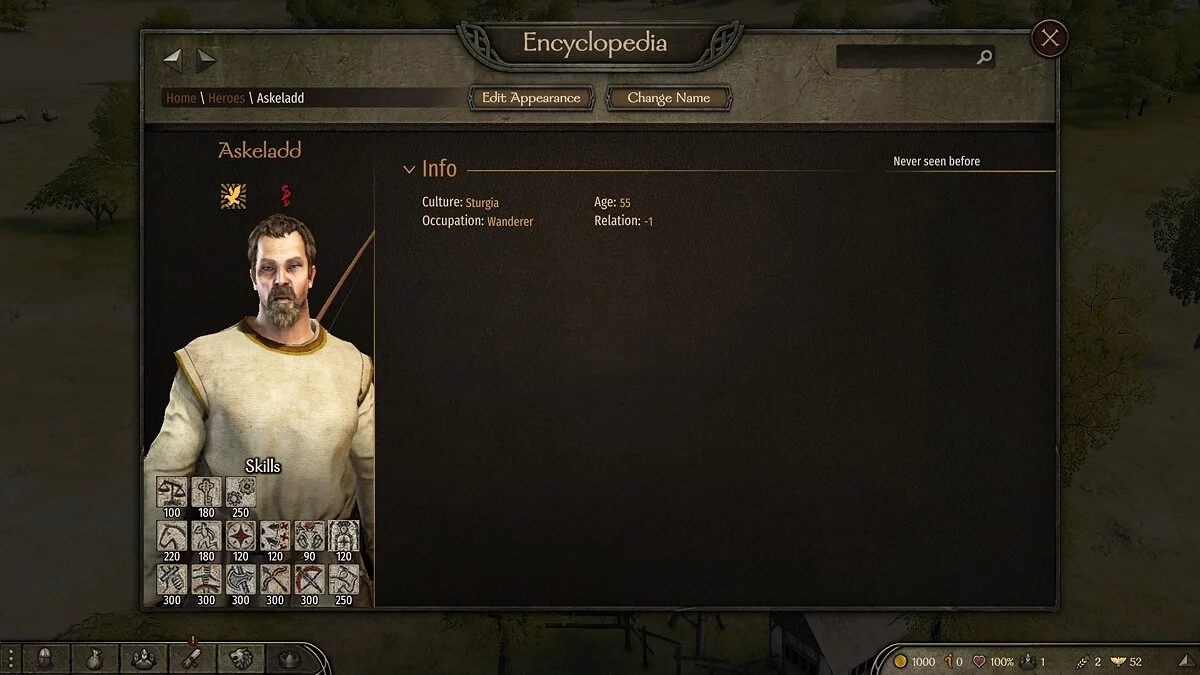Select the Wanderer occupation link

pyautogui.click(x=510, y=221)
